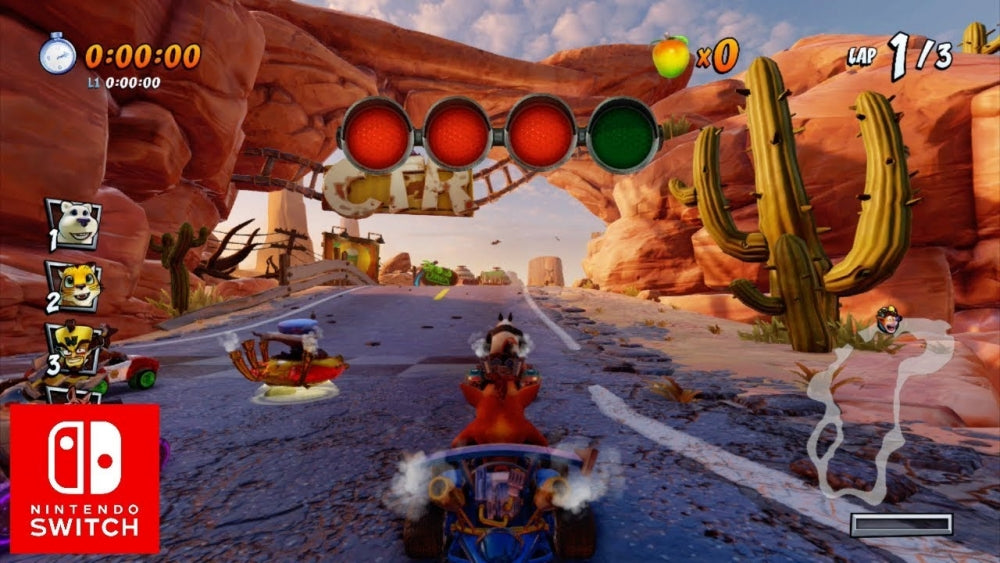Select the Wumpa fruit counter icon

point(671,56)
